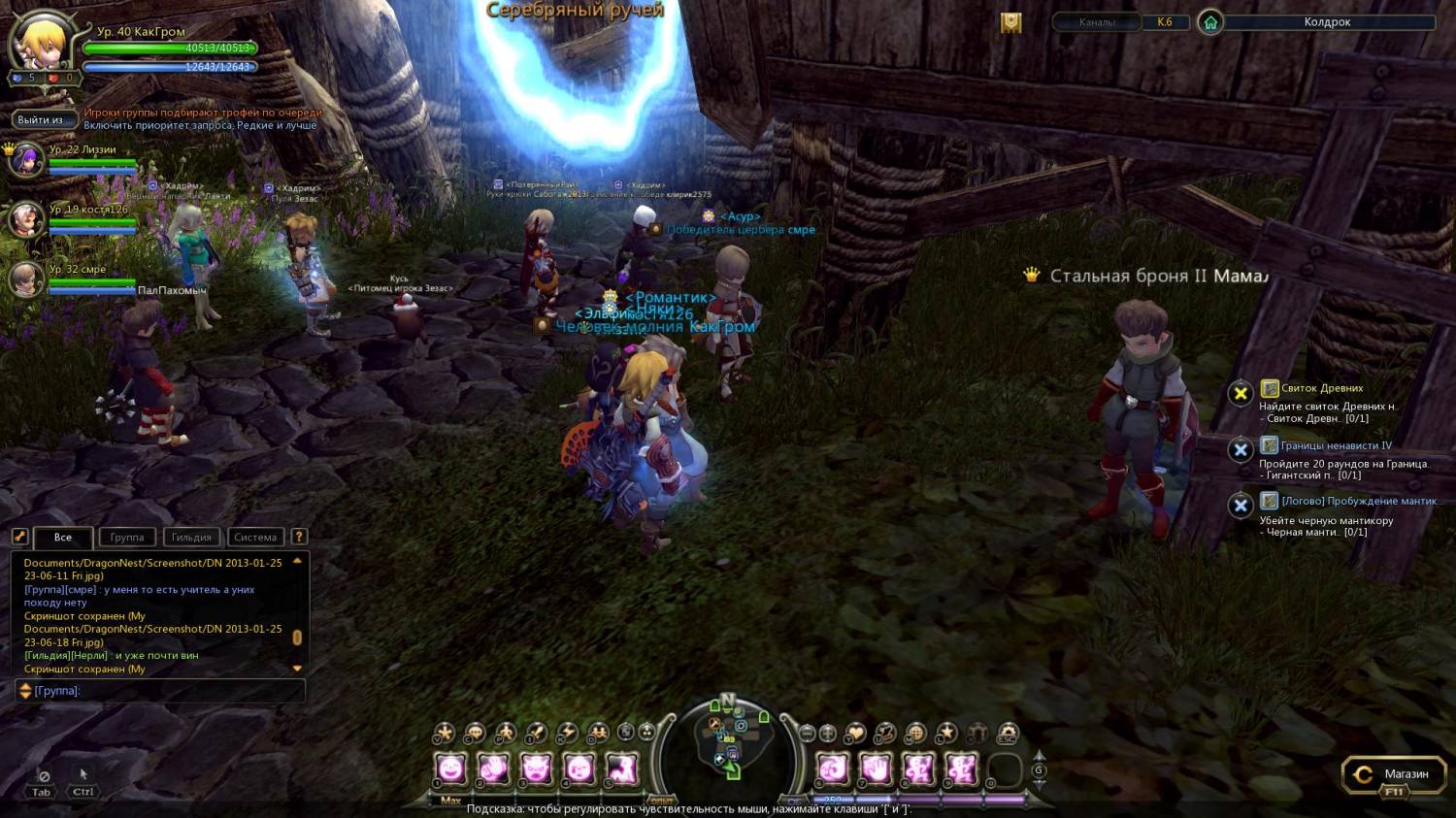
Task: Open the Свиток Древних quest entry
Action: [1322, 388]
